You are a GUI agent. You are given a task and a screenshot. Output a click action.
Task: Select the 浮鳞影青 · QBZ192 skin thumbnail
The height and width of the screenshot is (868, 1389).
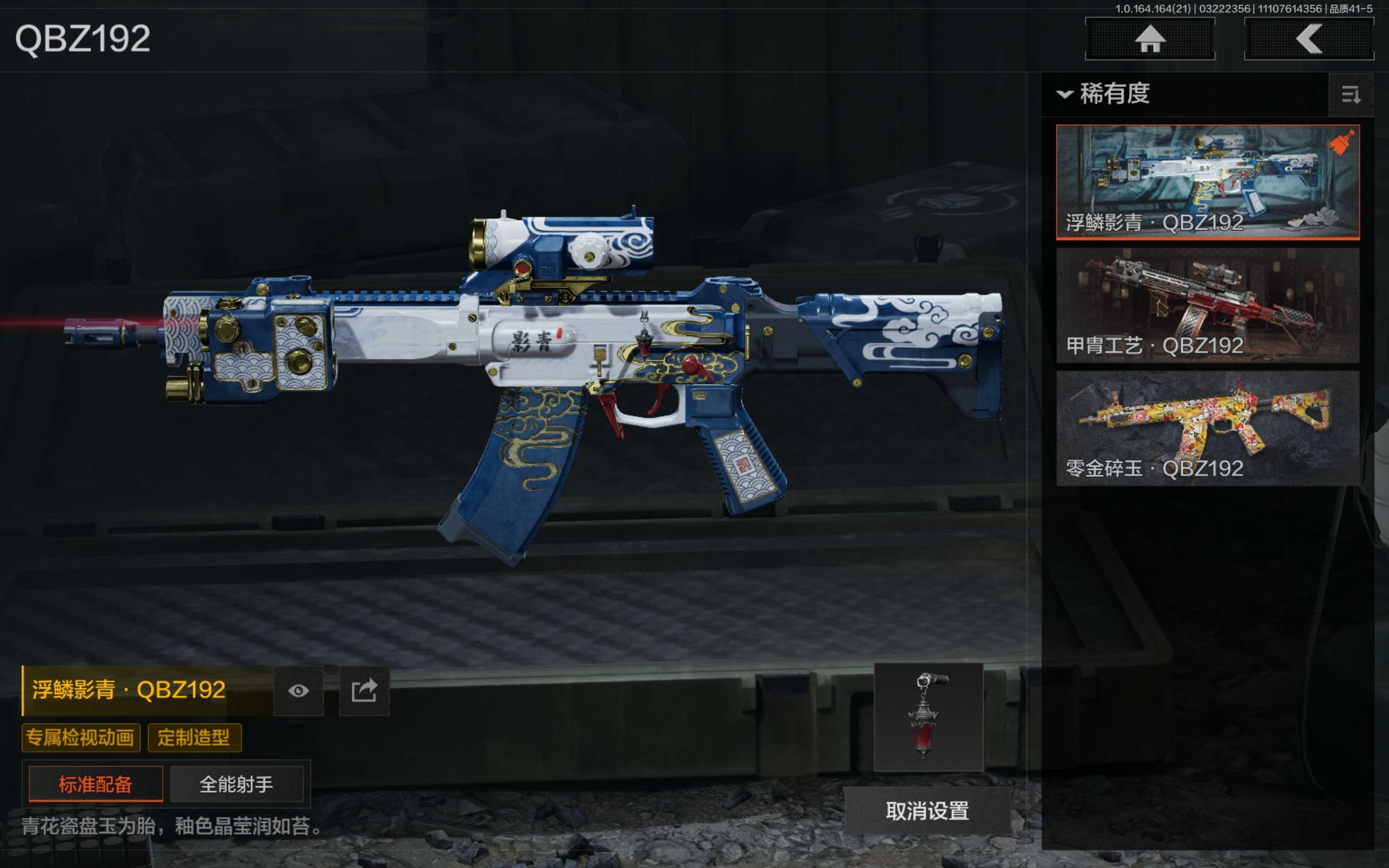(x=1207, y=181)
